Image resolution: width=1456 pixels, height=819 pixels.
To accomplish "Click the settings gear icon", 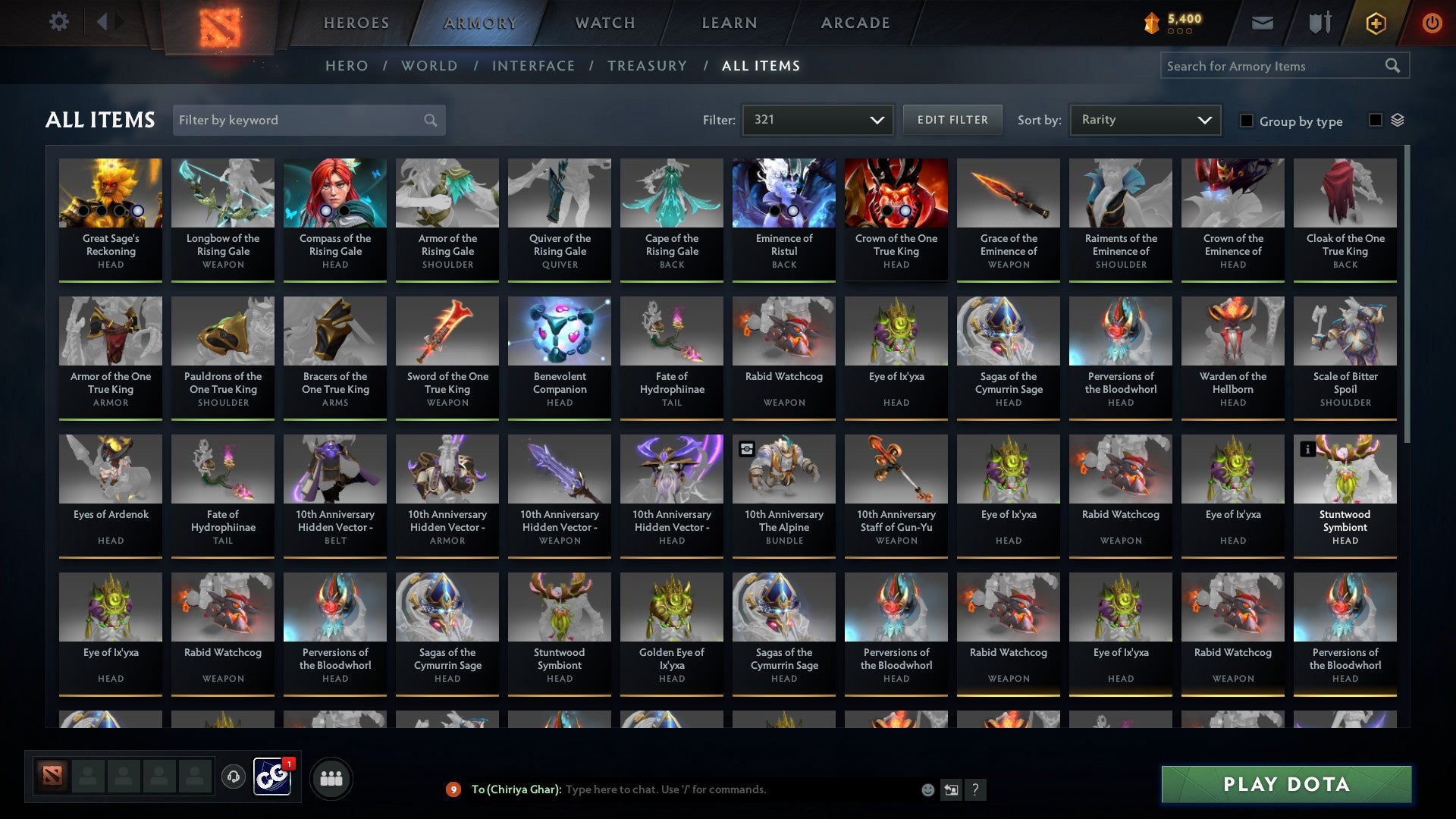I will pos(58,21).
